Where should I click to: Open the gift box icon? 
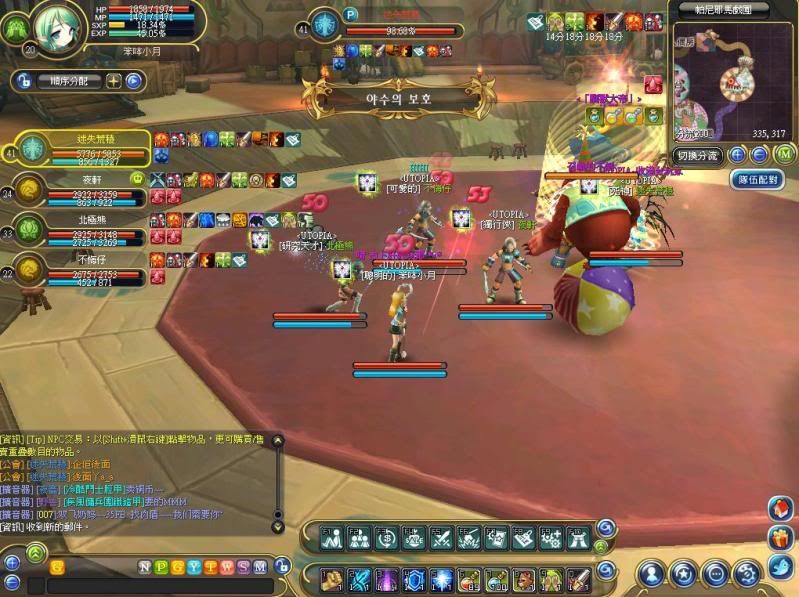pos(780,538)
